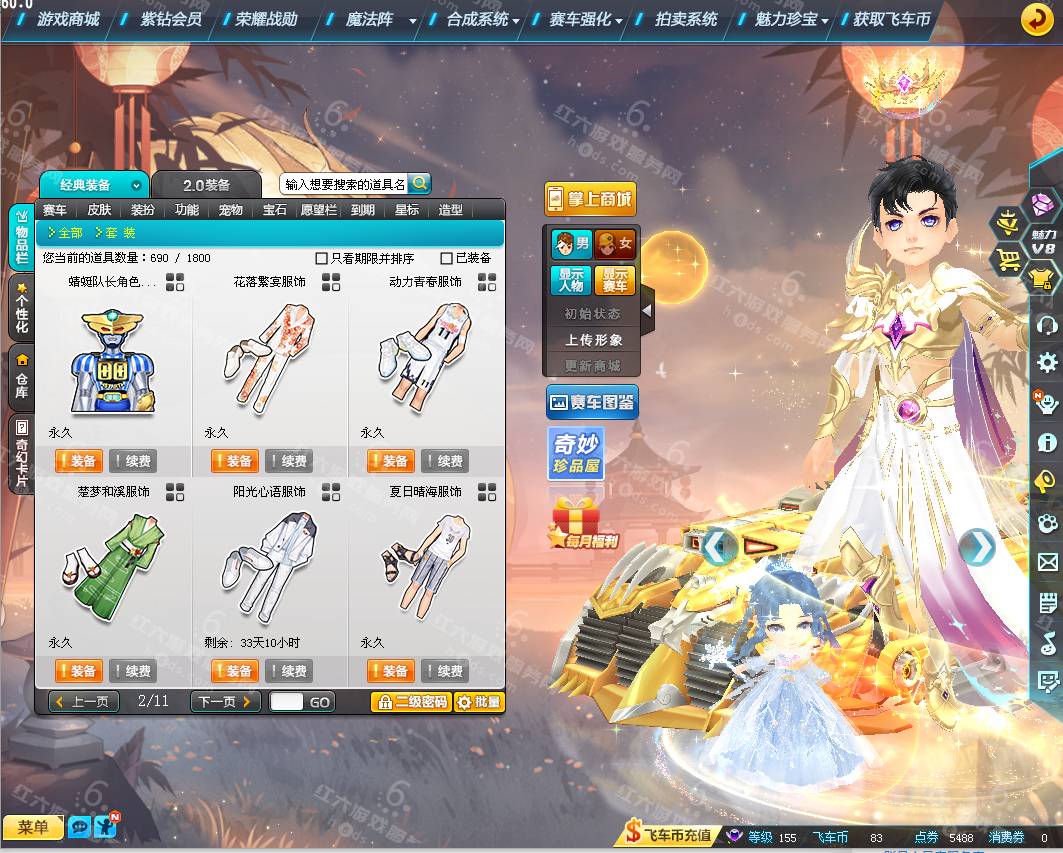1063x853 pixels.
Task: Click the 批量 batch button
Action: (x=479, y=702)
